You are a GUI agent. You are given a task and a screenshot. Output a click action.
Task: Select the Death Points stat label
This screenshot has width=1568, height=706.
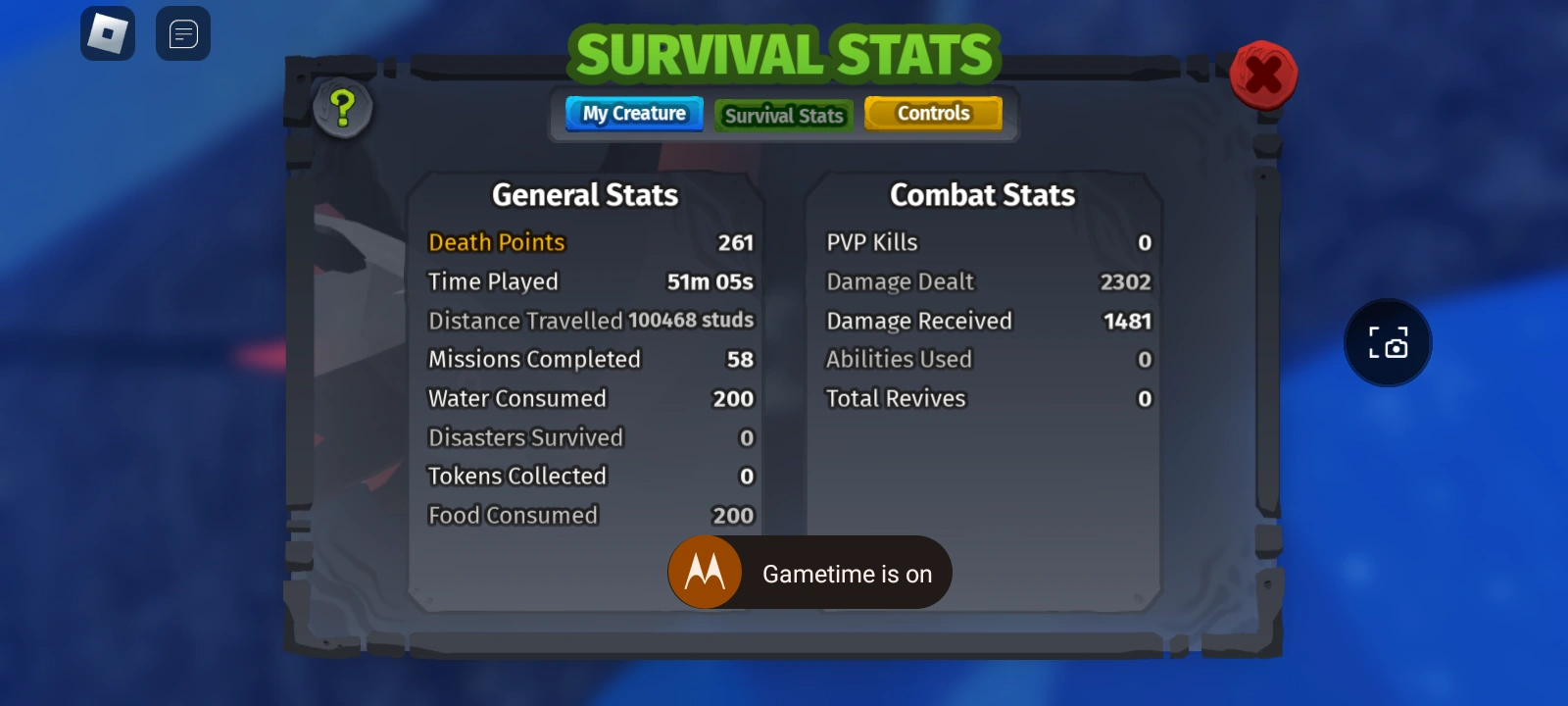click(495, 242)
